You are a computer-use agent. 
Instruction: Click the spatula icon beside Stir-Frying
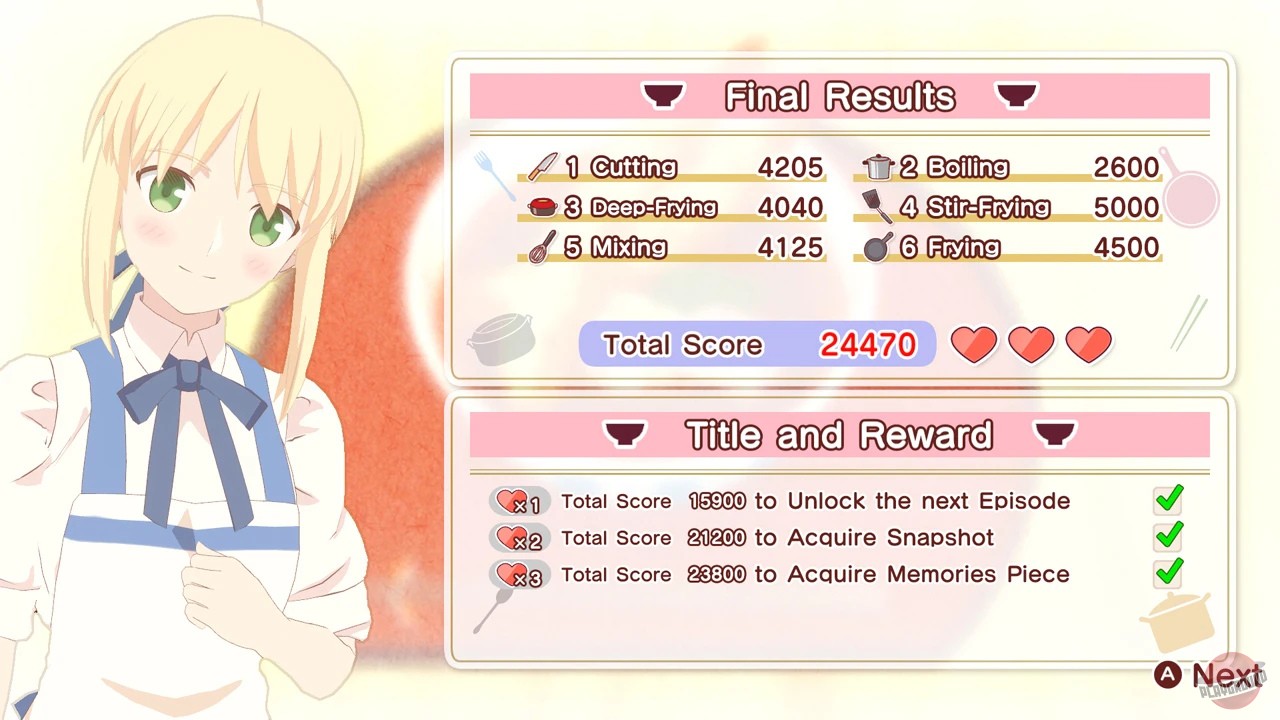tap(877, 207)
